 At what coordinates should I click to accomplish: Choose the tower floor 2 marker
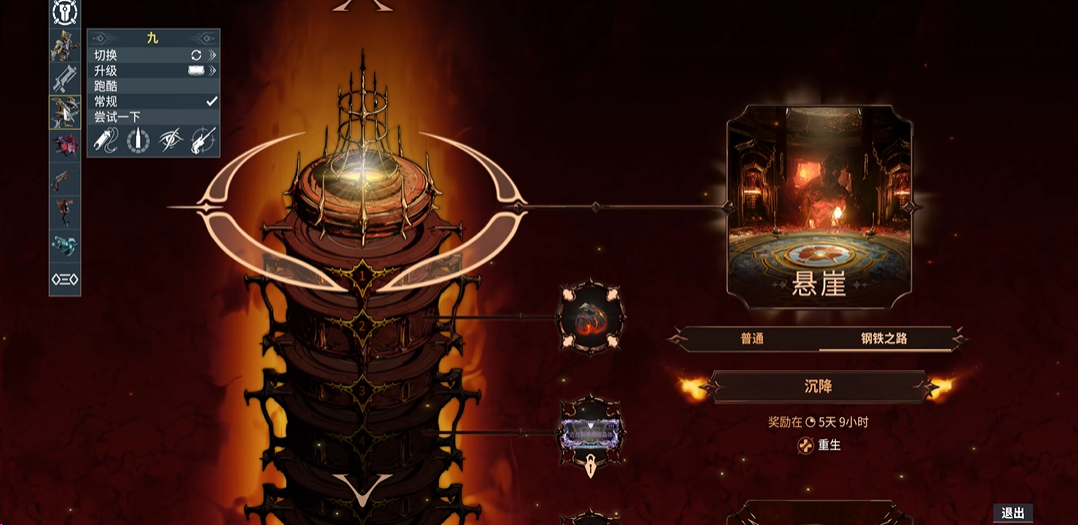(x=362, y=325)
